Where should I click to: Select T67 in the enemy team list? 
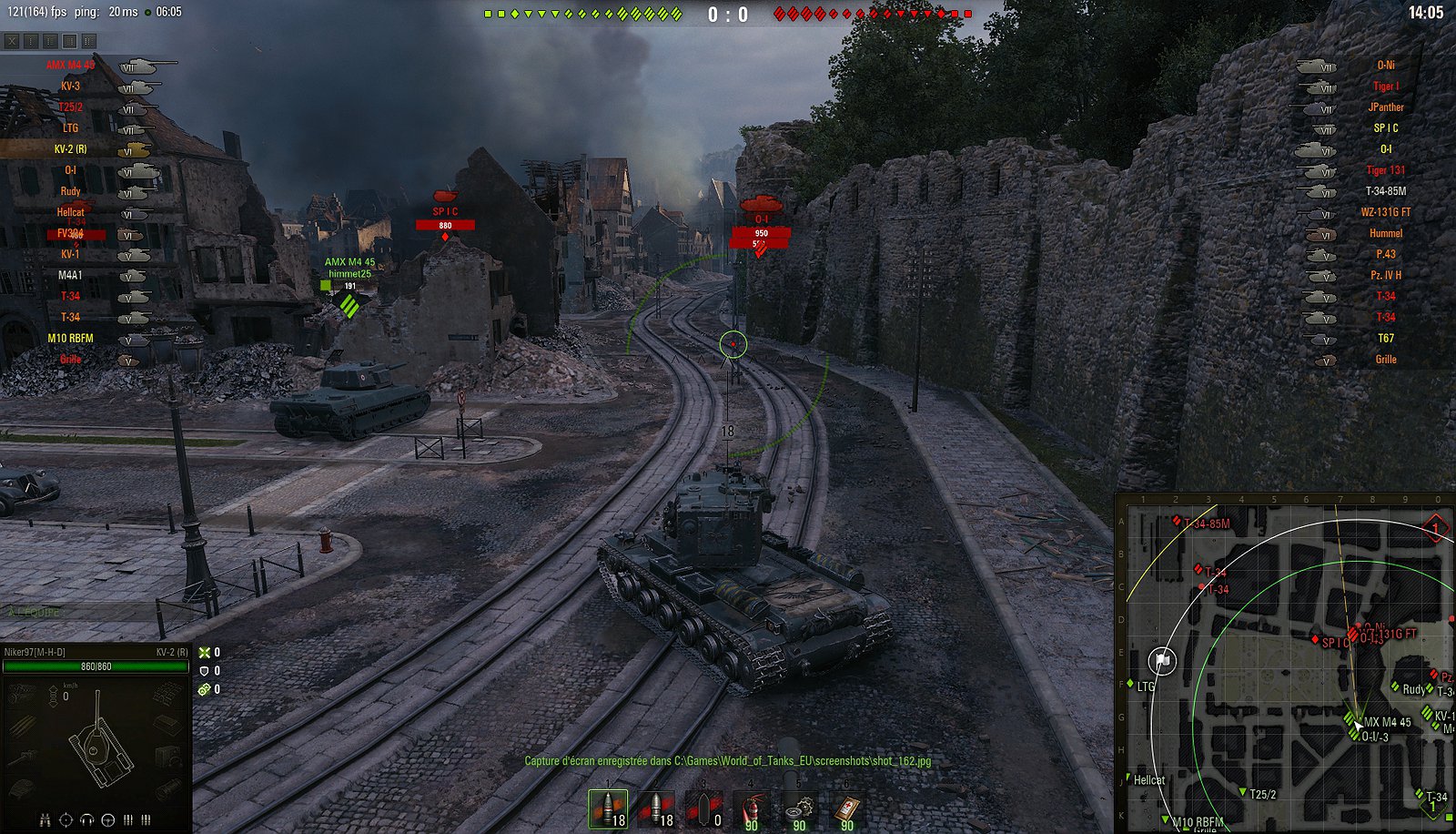(x=1385, y=338)
